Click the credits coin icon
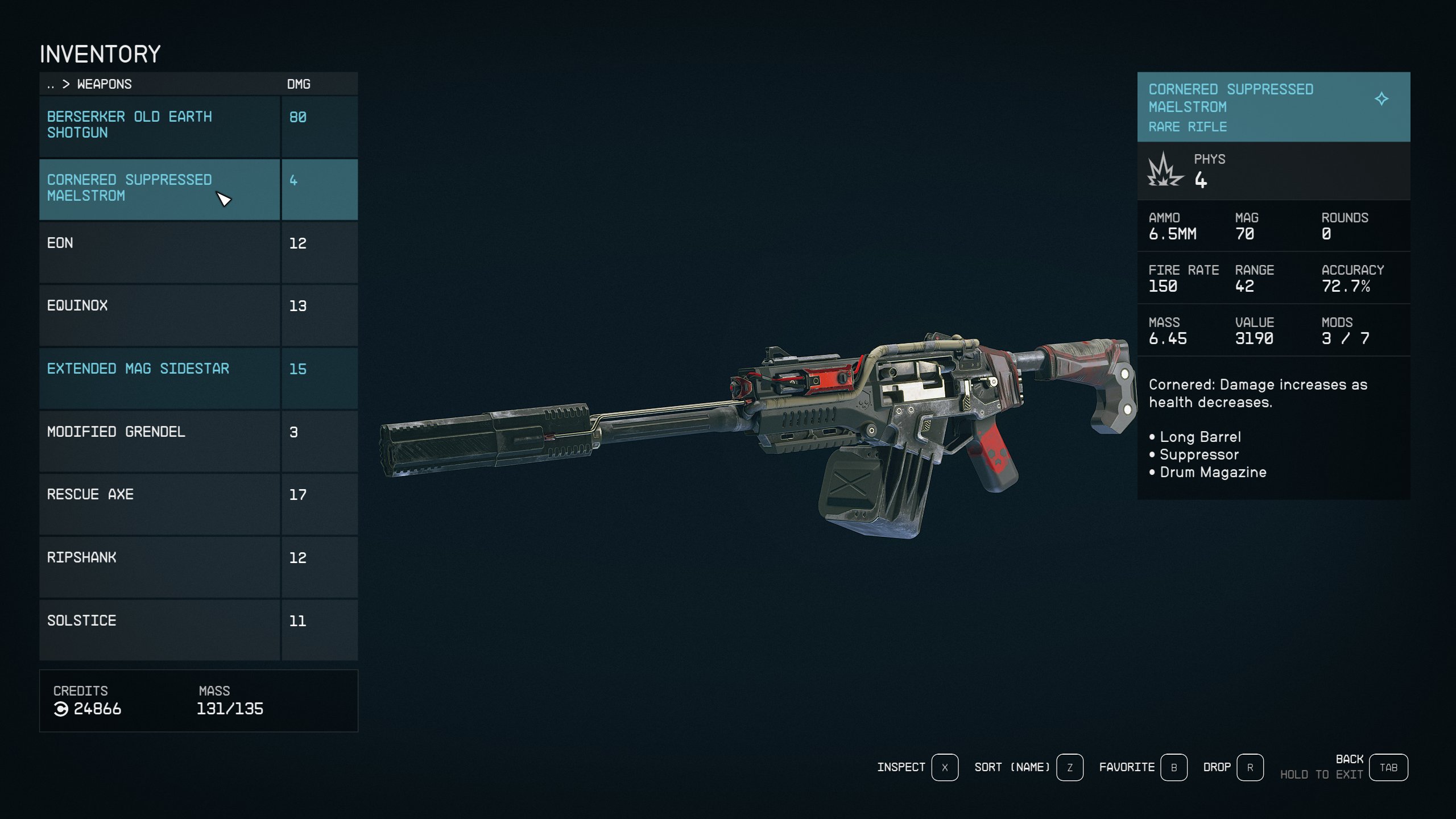This screenshot has height=819, width=1456. pos(63,709)
